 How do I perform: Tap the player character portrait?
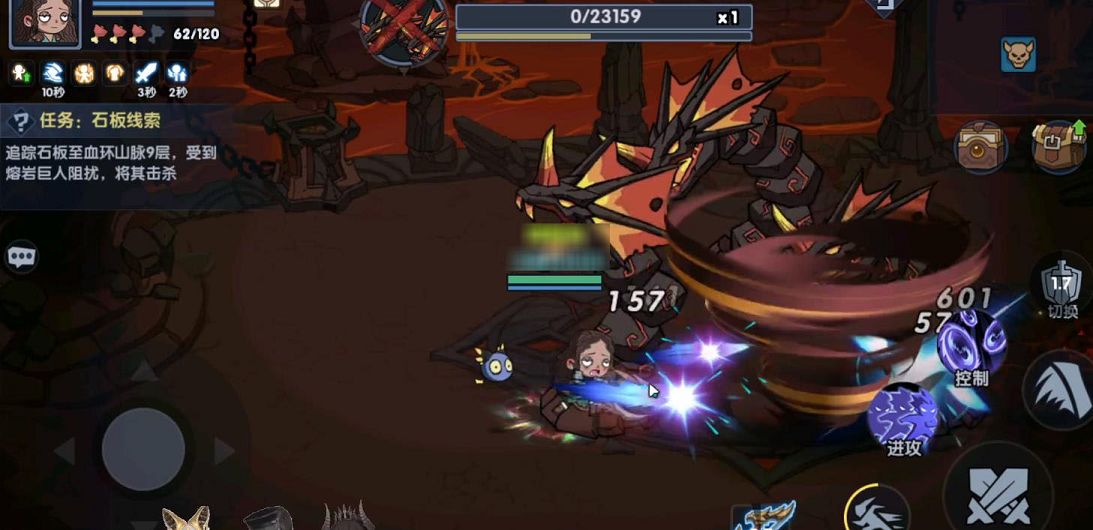[45, 22]
